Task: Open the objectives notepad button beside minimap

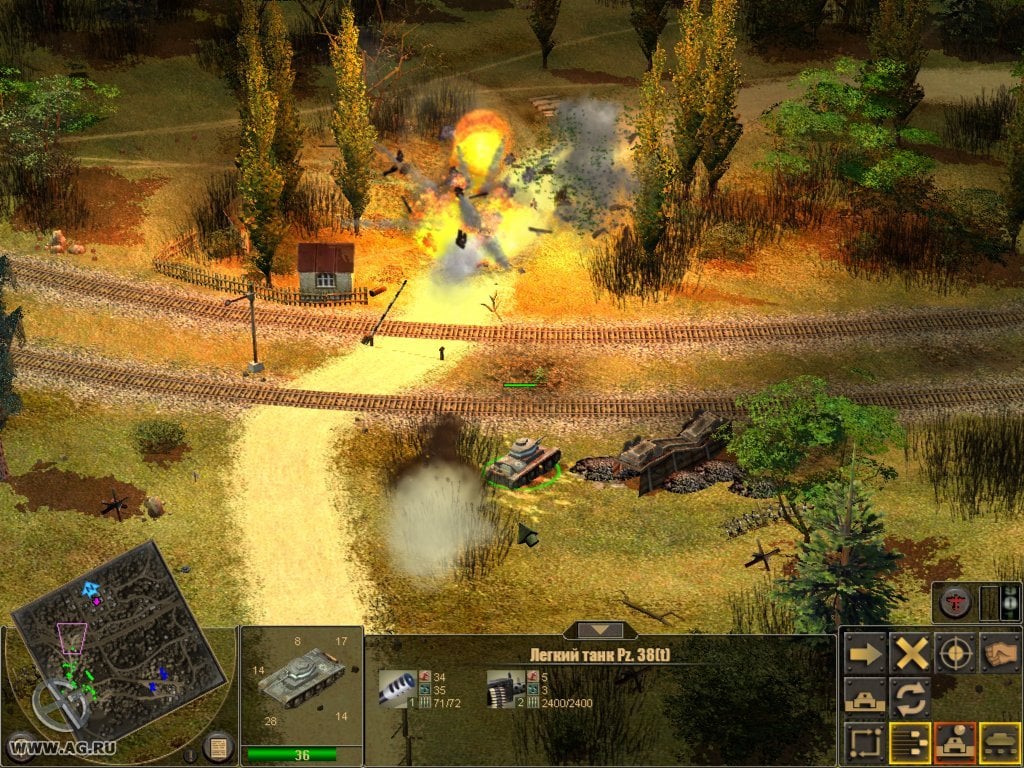Action: [x=218, y=746]
